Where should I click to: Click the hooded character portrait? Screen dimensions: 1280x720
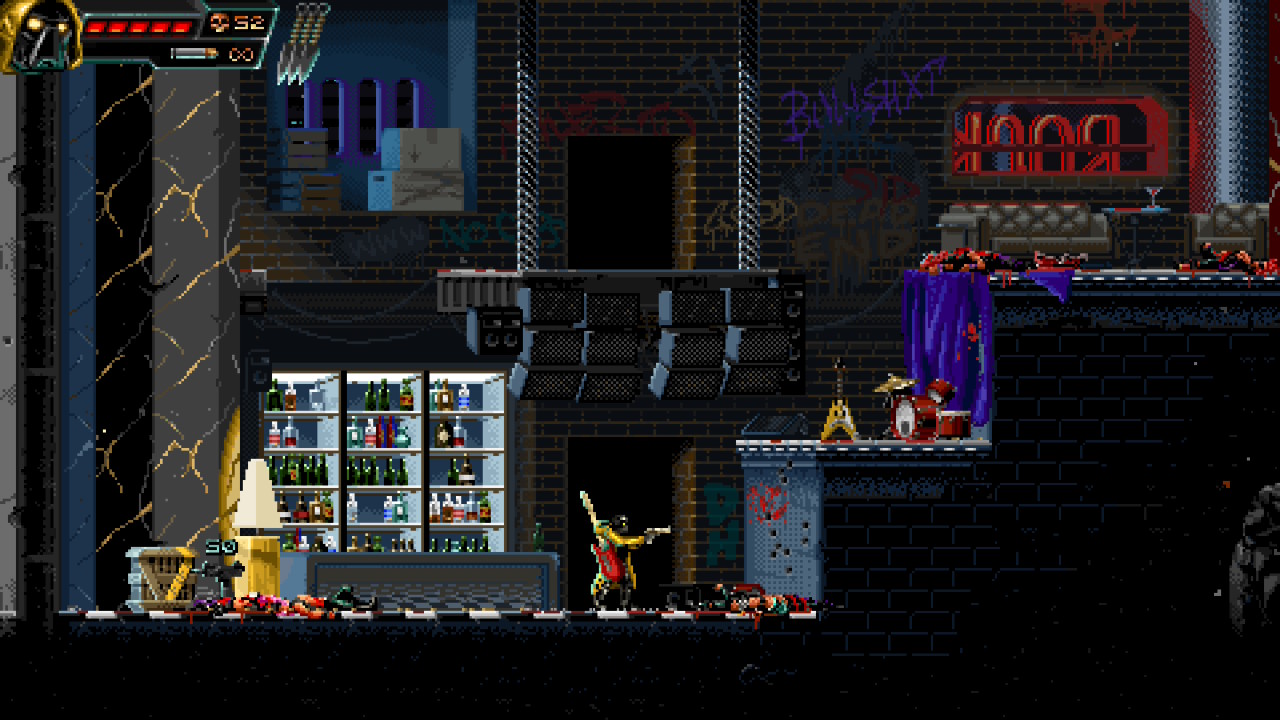pyautogui.click(x=40, y=36)
